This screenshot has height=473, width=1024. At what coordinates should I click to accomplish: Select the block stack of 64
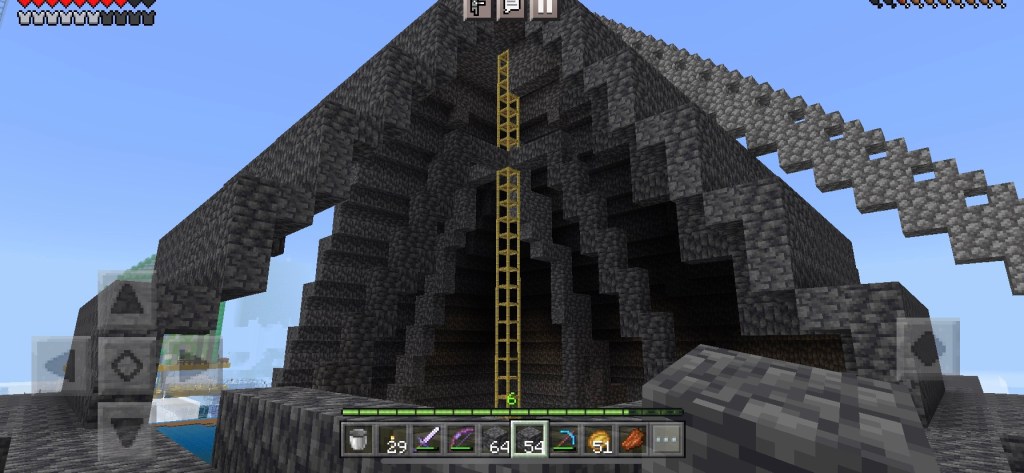[x=495, y=438]
